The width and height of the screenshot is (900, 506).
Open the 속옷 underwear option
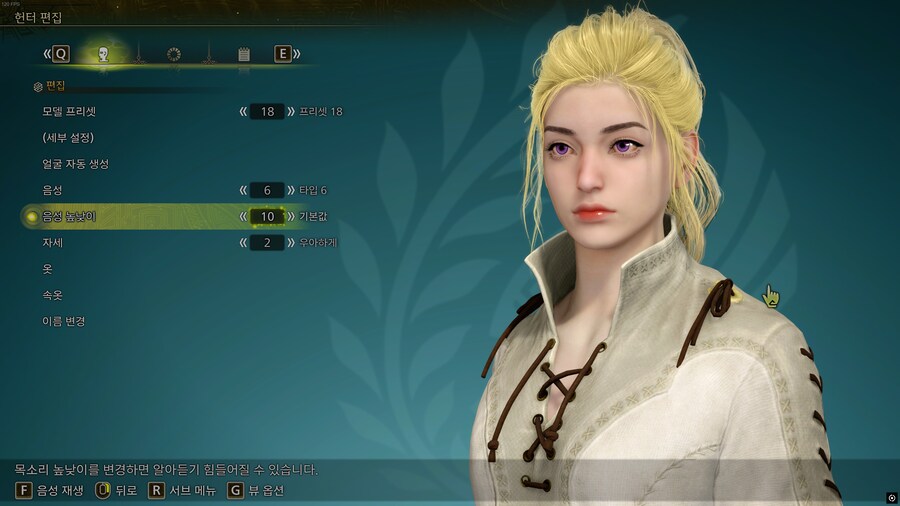click(53, 295)
